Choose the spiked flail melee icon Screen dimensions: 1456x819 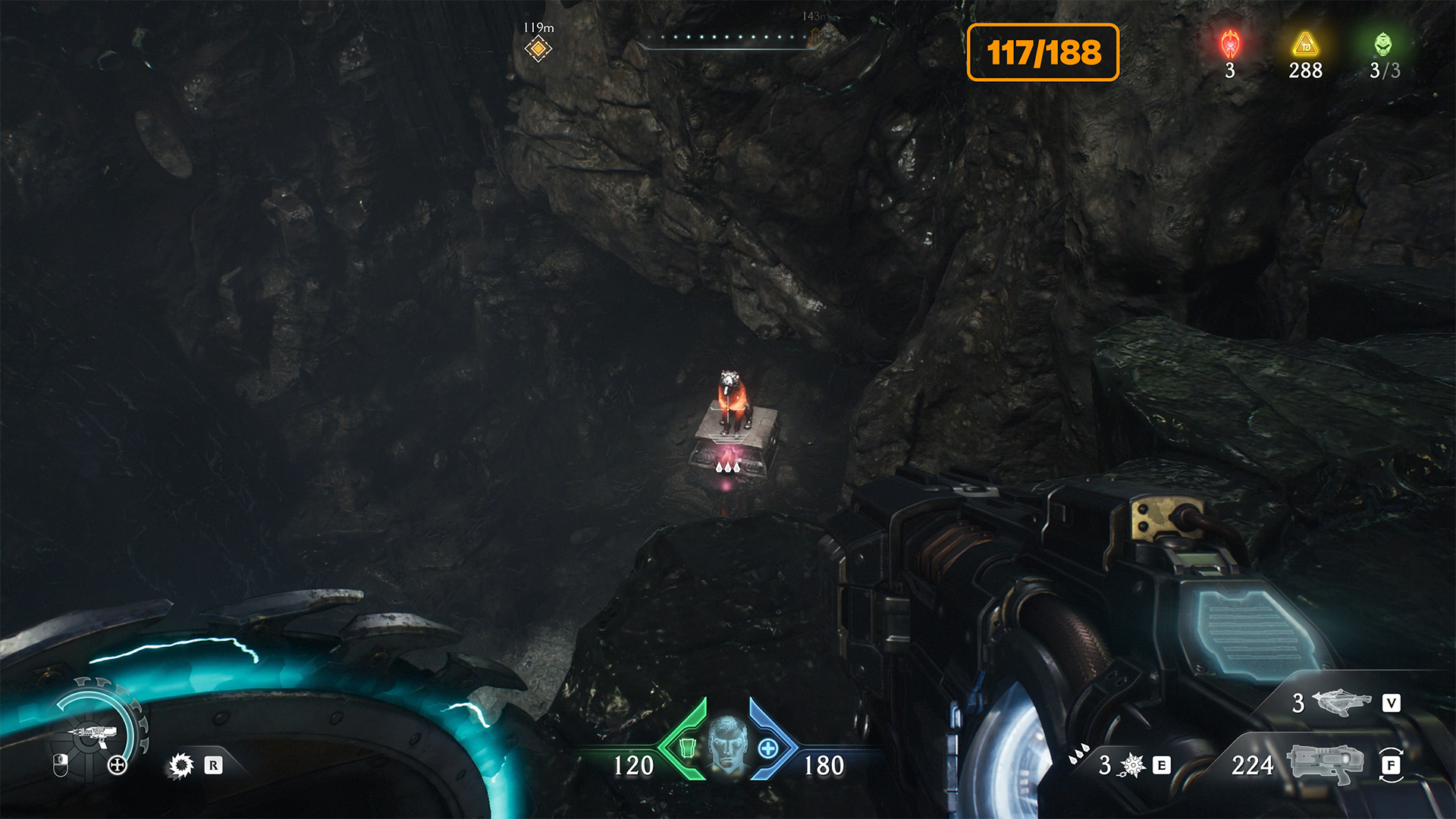1131,765
